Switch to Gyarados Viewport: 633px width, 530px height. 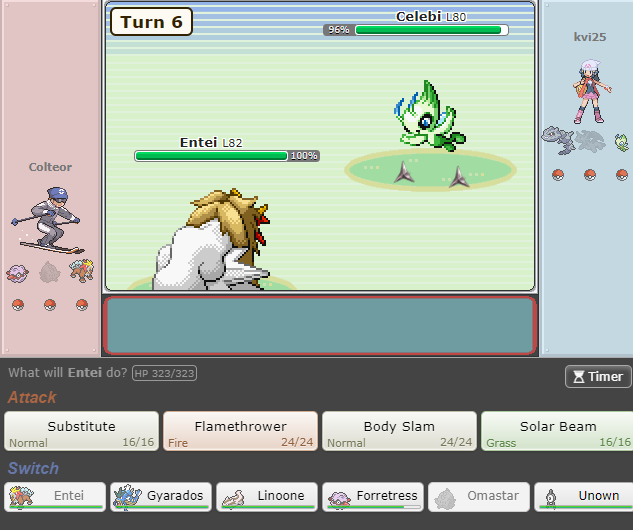point(159,497)
